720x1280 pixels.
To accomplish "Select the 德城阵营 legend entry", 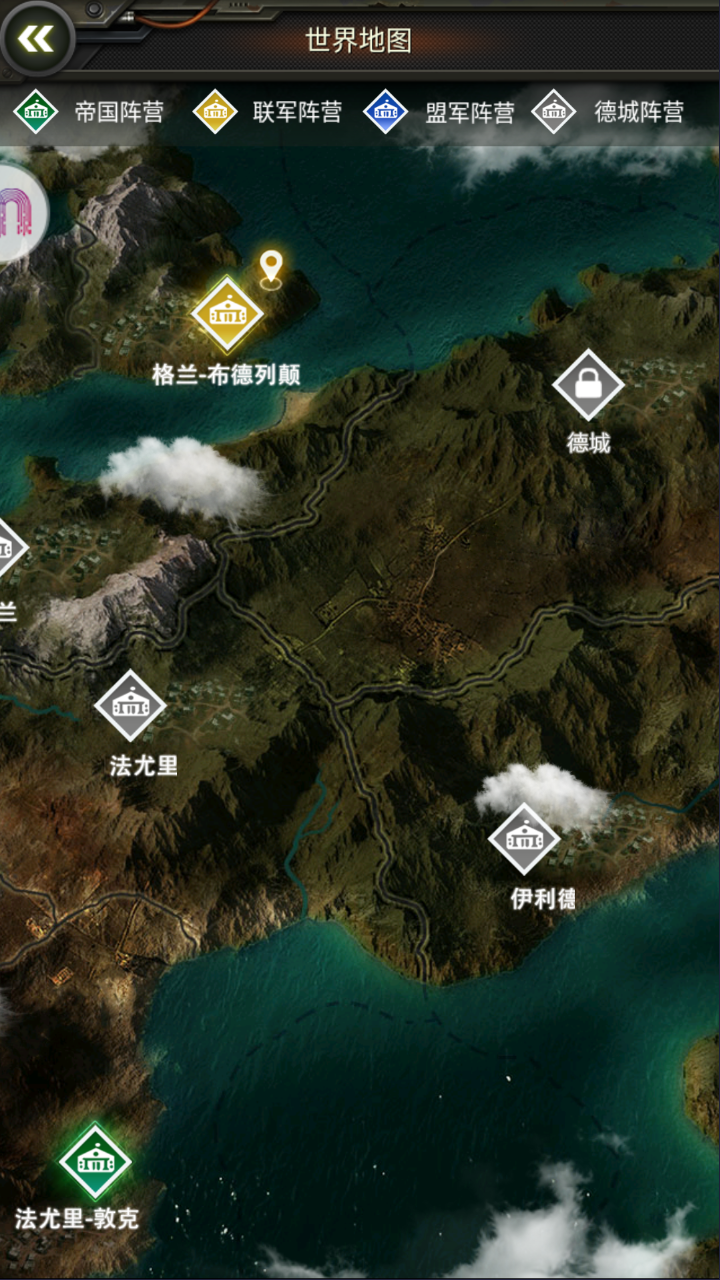I will 609,112.
